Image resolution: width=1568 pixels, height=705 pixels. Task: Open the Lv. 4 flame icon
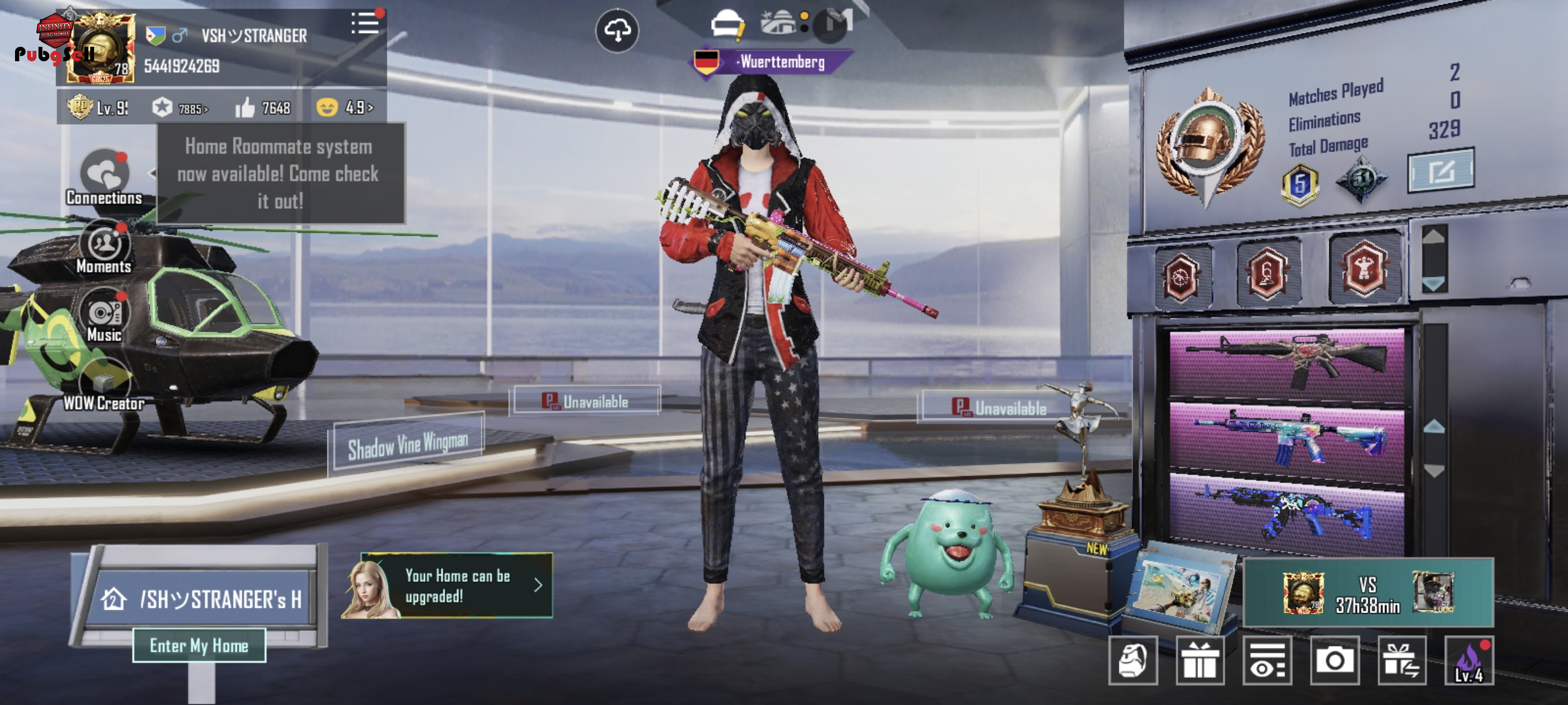coord(1469,661)
